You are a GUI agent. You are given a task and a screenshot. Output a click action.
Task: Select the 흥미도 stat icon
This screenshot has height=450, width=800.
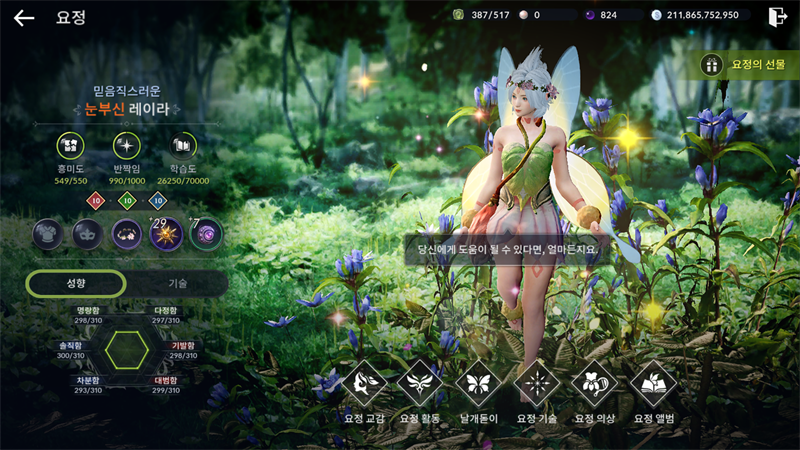click(x=69, y=146)
